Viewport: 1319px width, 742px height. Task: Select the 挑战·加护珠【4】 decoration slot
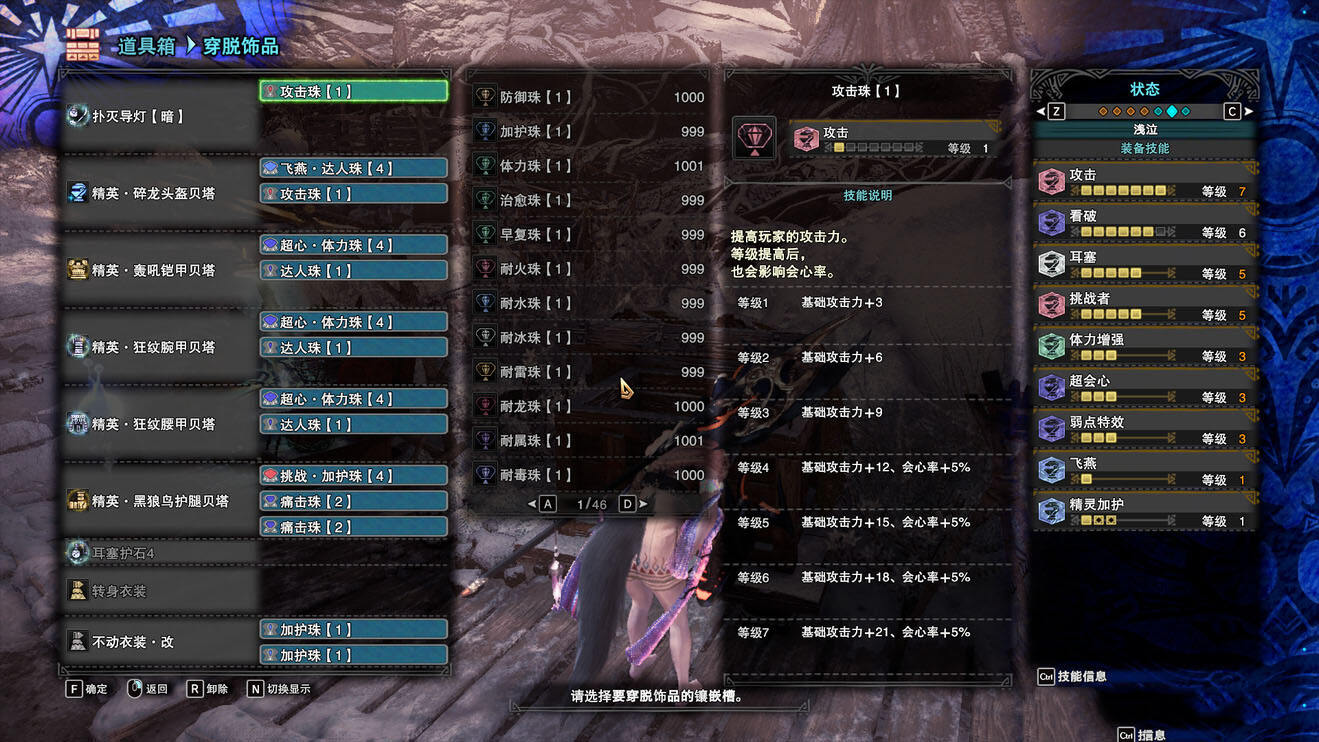[x=353, y=476]
